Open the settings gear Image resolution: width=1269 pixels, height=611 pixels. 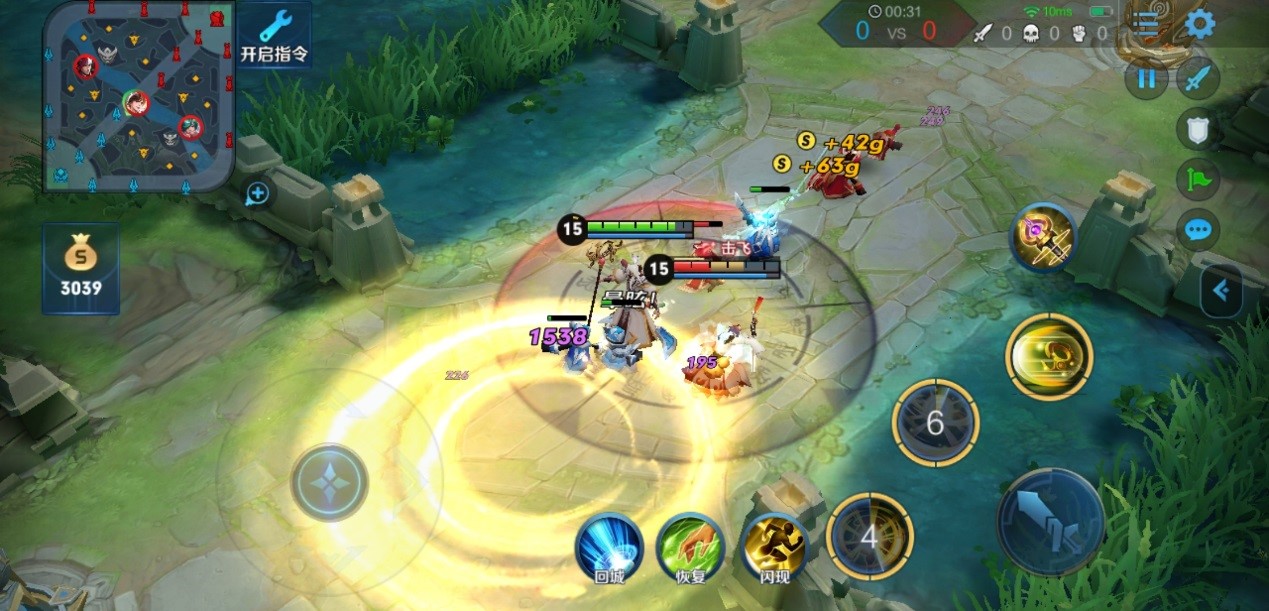1199,24
